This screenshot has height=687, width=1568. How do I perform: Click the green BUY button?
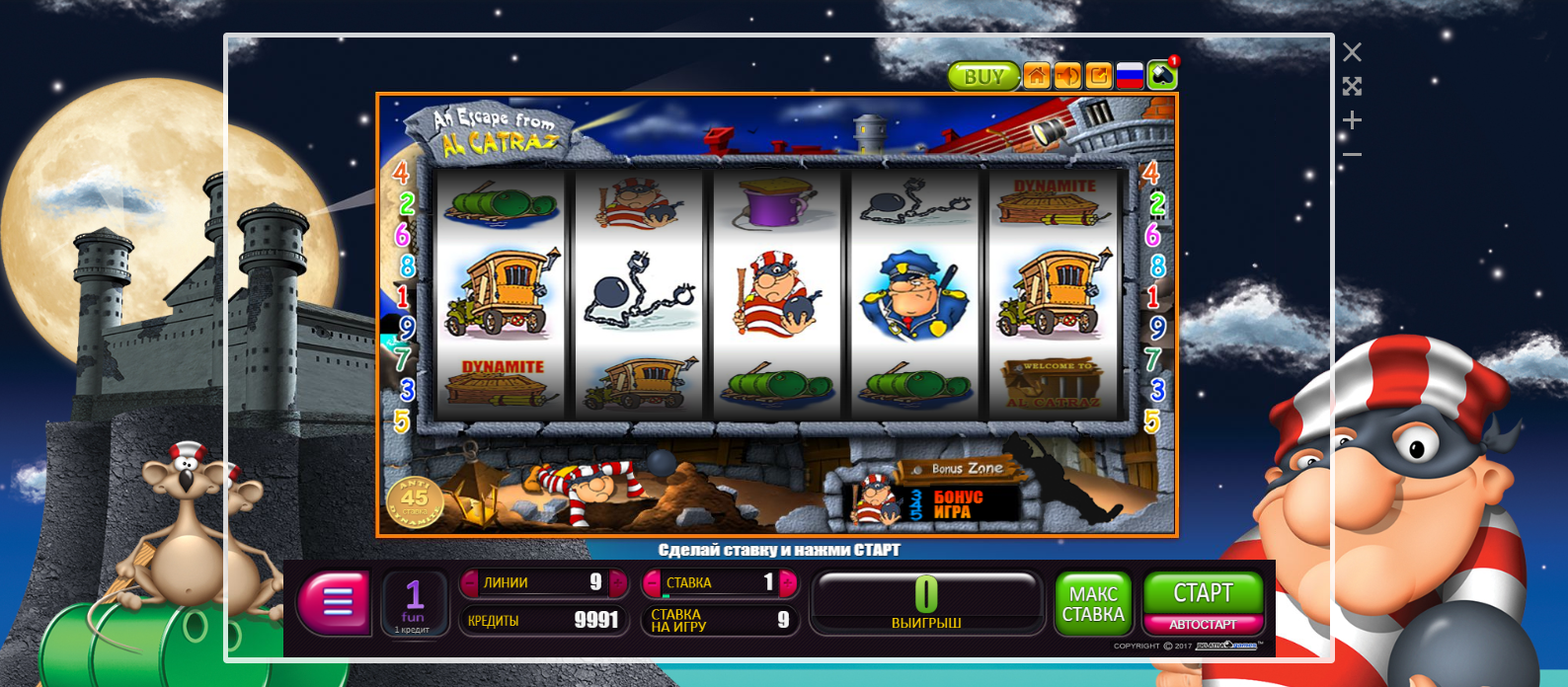[982, 76]
